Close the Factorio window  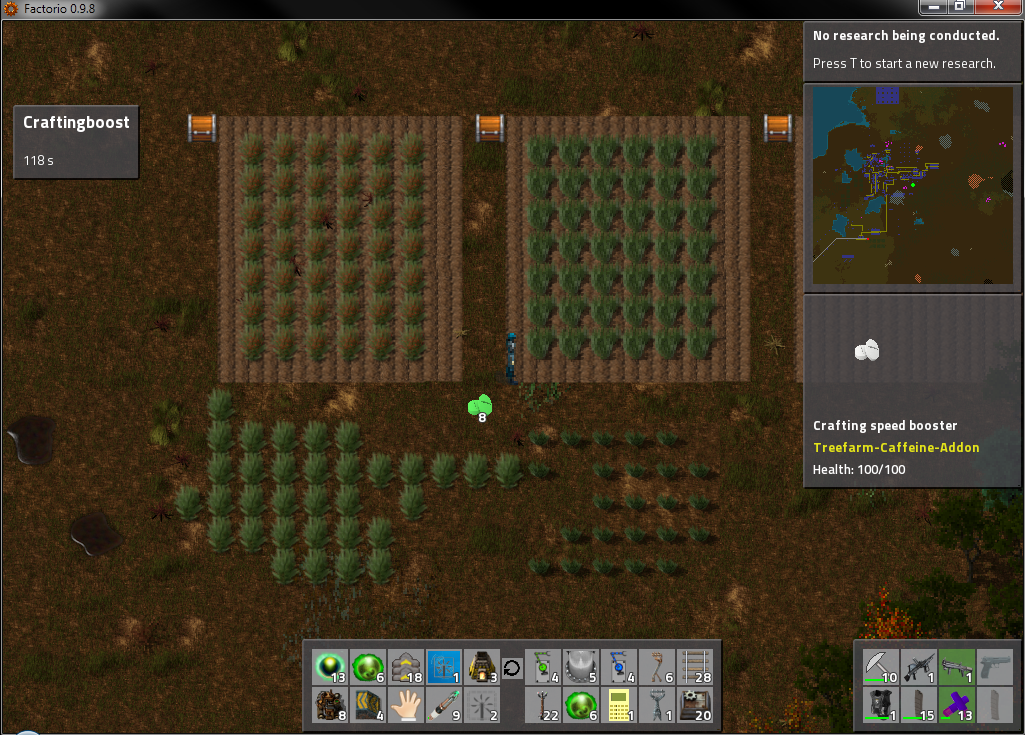click(x=996, y=7)
